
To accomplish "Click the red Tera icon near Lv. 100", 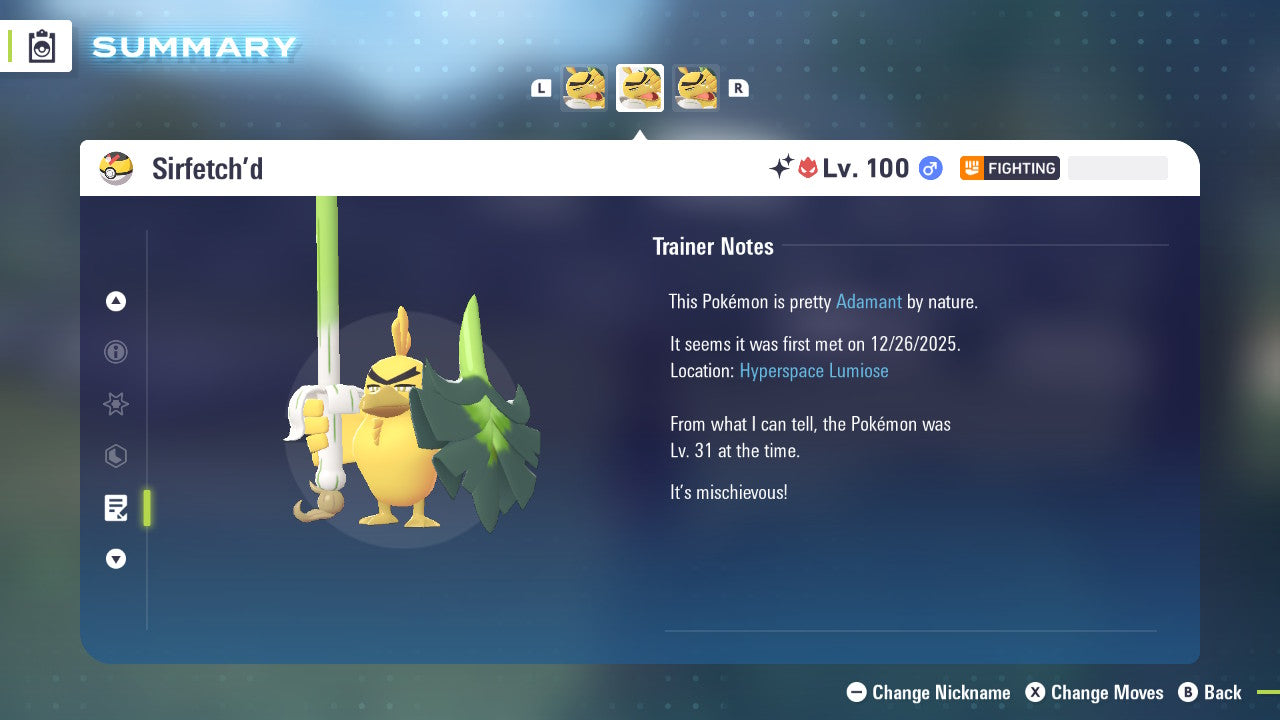I will pos(807,168).
